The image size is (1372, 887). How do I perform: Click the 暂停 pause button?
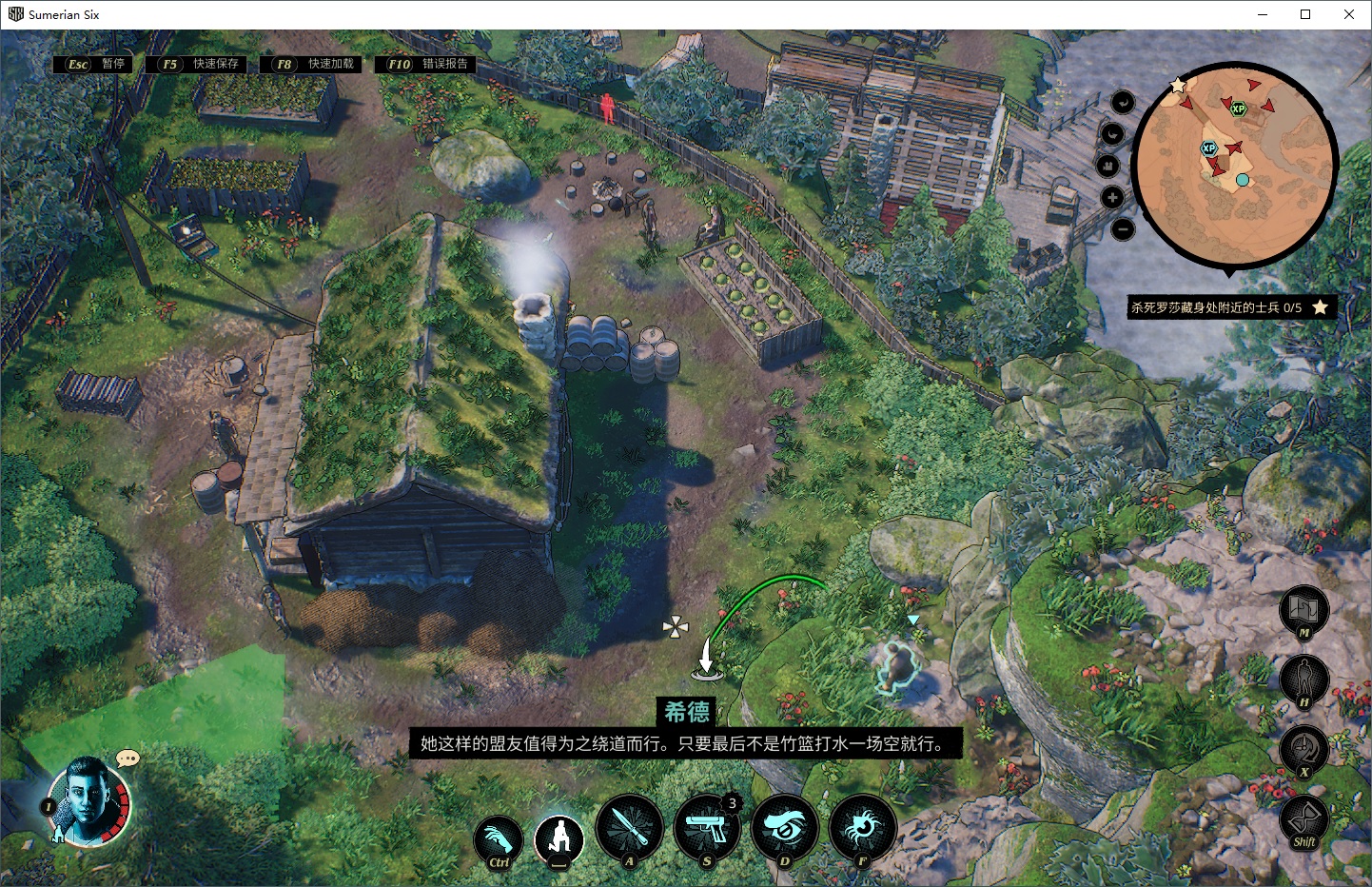click(x=96, y=64)
